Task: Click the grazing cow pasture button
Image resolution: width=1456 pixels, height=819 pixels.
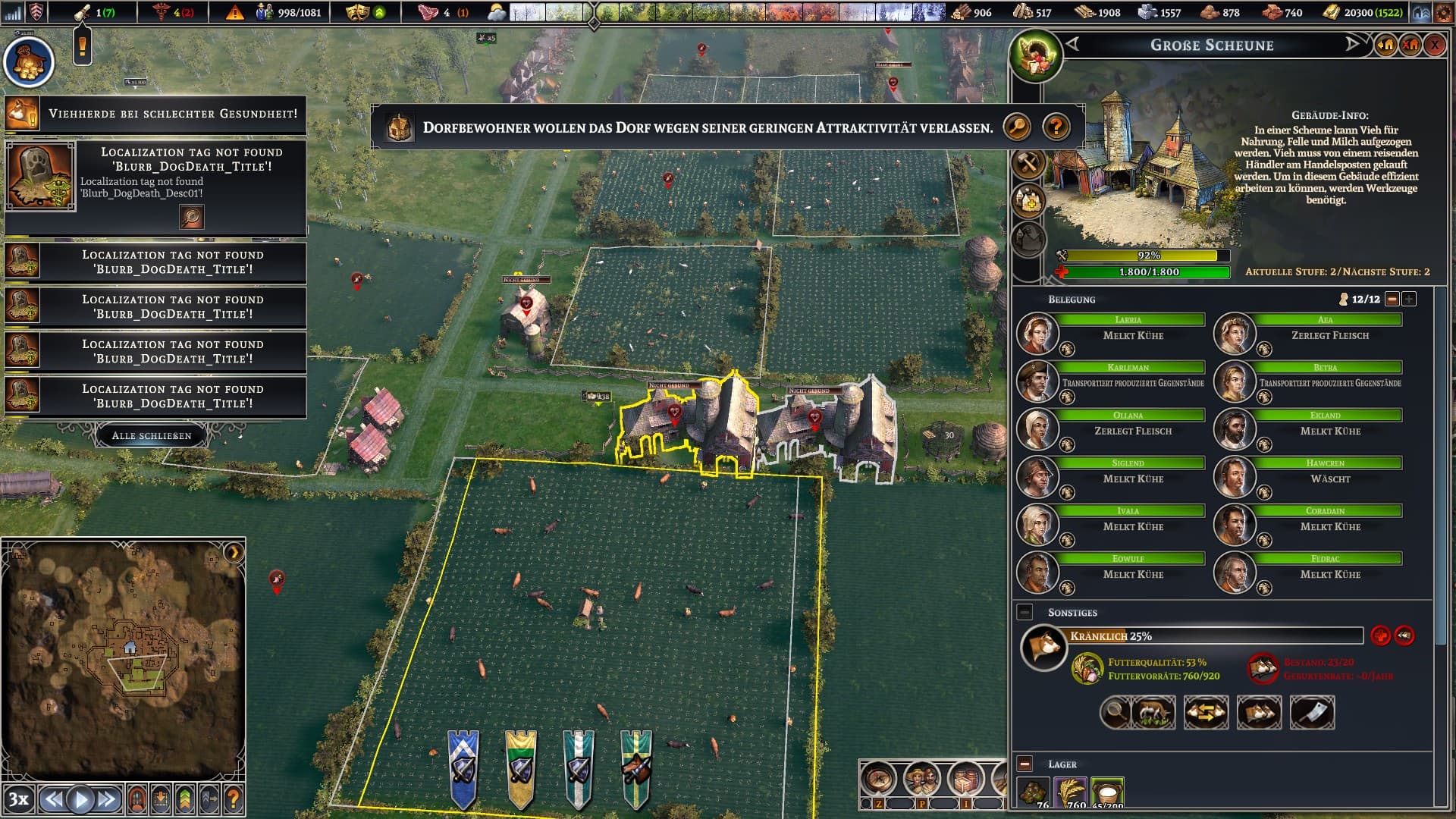Action: click(1153, 713)
